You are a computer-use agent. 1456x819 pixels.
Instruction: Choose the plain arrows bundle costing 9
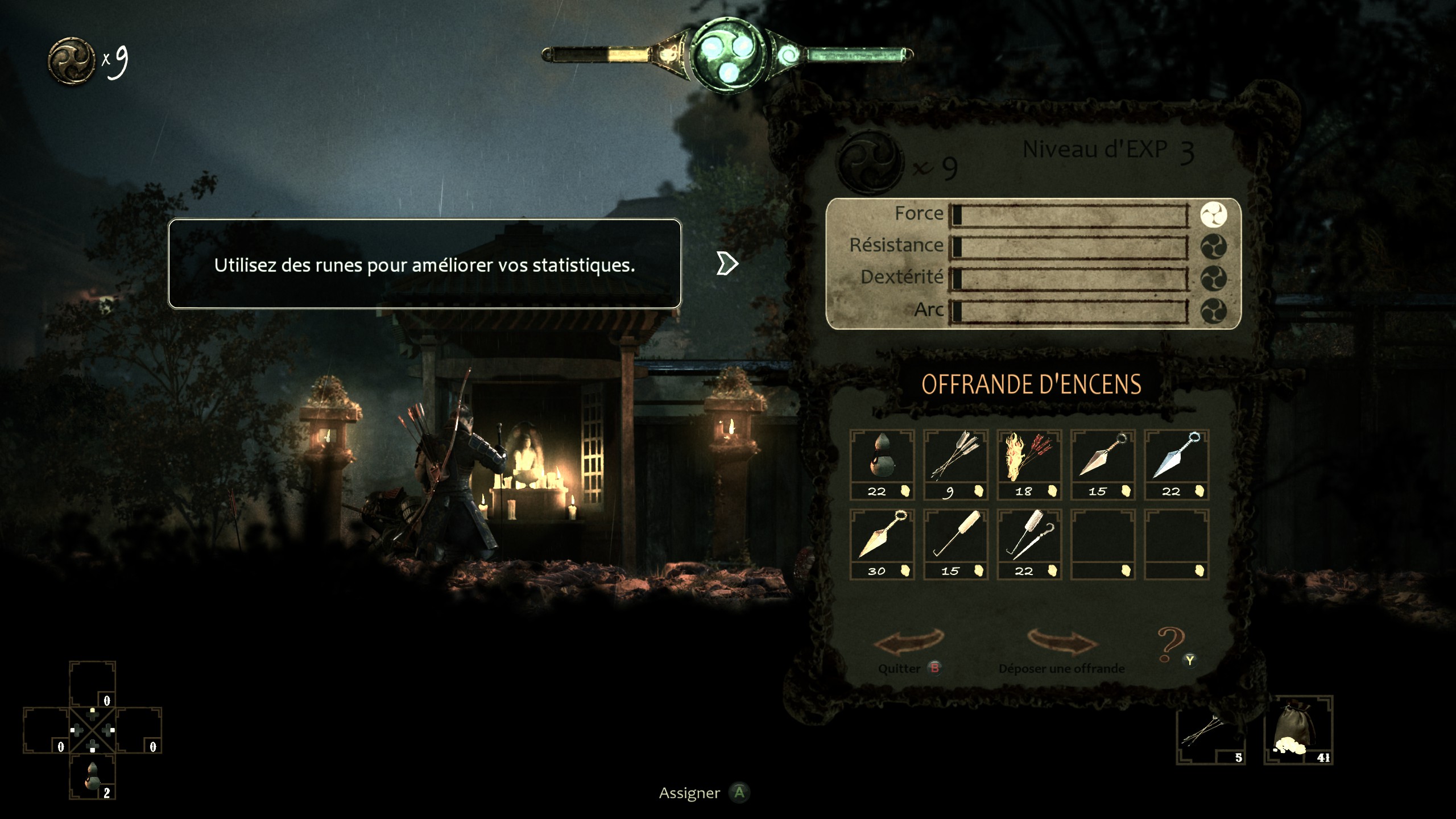tap(955, 464)
